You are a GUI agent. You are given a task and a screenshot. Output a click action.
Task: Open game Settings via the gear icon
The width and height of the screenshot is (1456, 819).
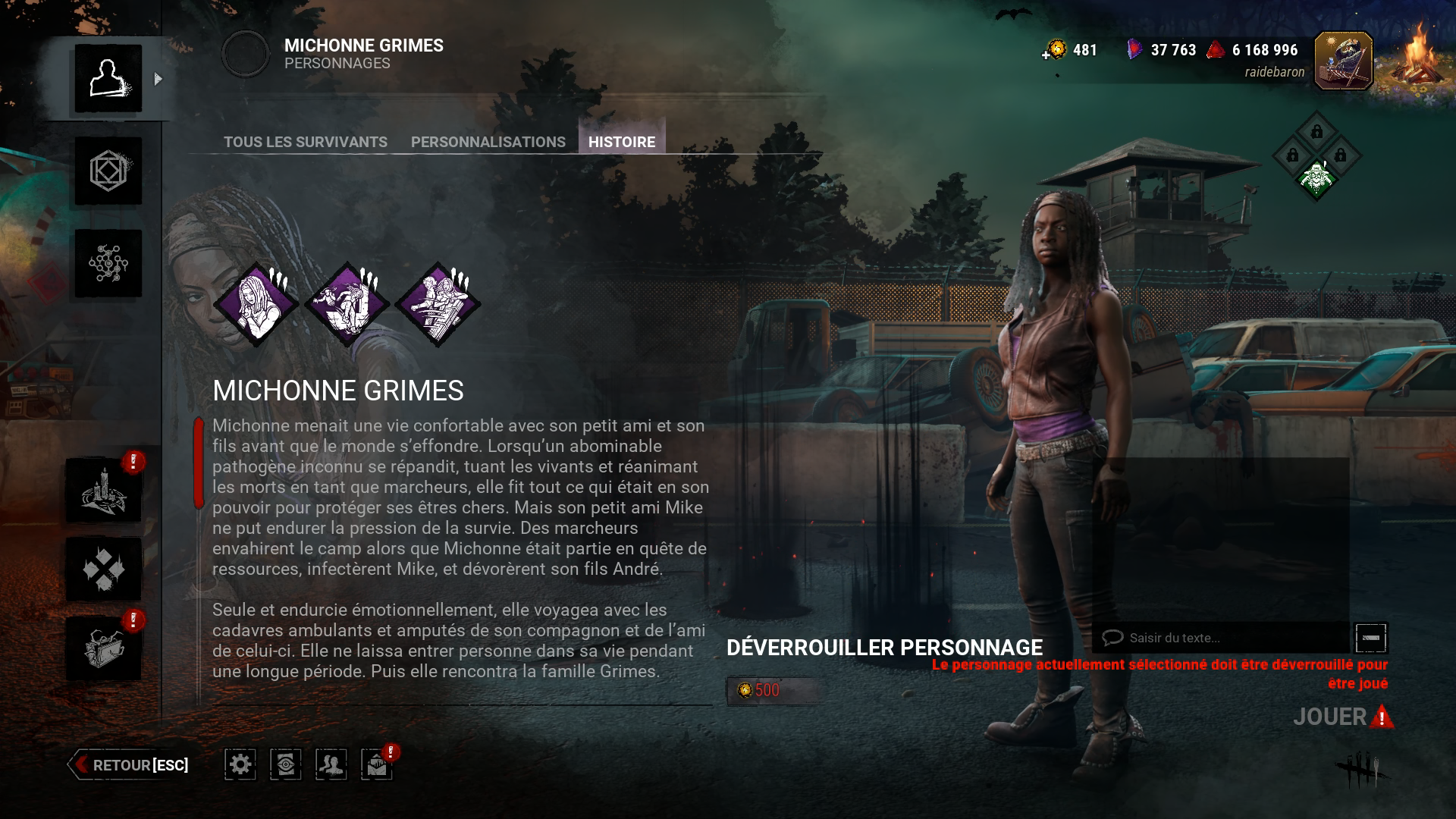tap(240, 765)
